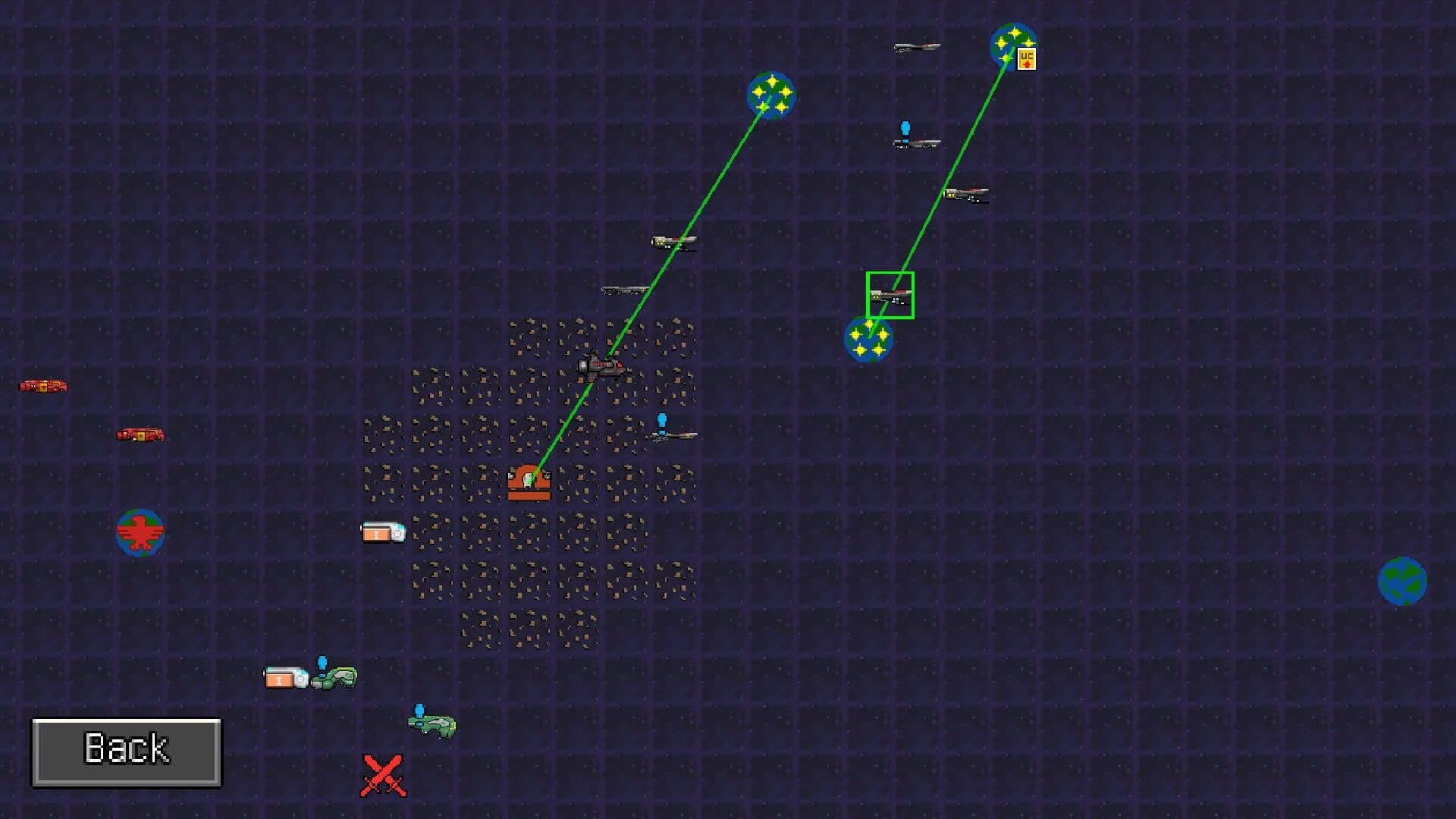This screenshot has width=1456, height=819.
Task: Click the UC faction badge beside the top-right planet
Action: (x=1027, y=59)
